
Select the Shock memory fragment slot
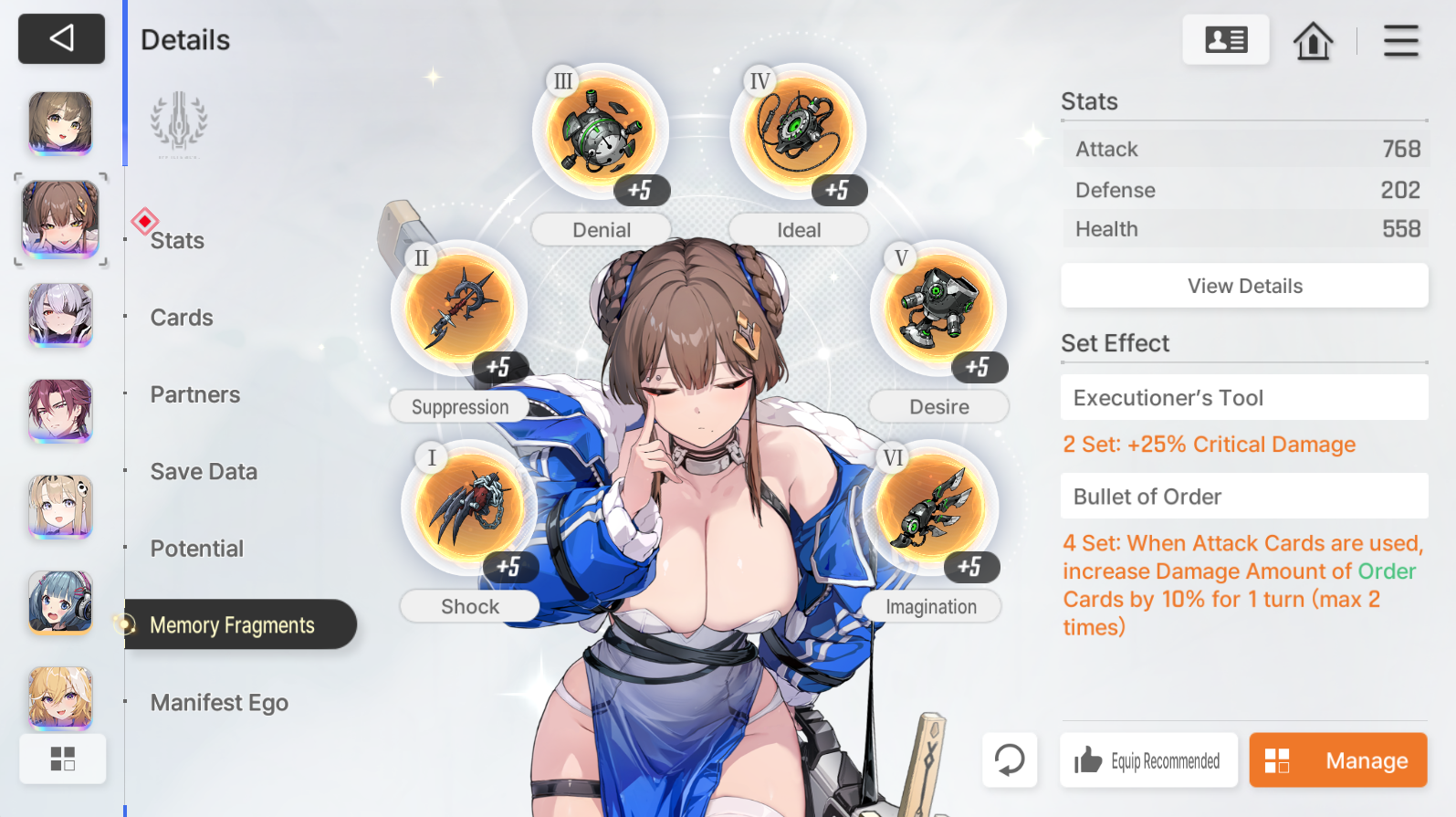pos(469,508)
